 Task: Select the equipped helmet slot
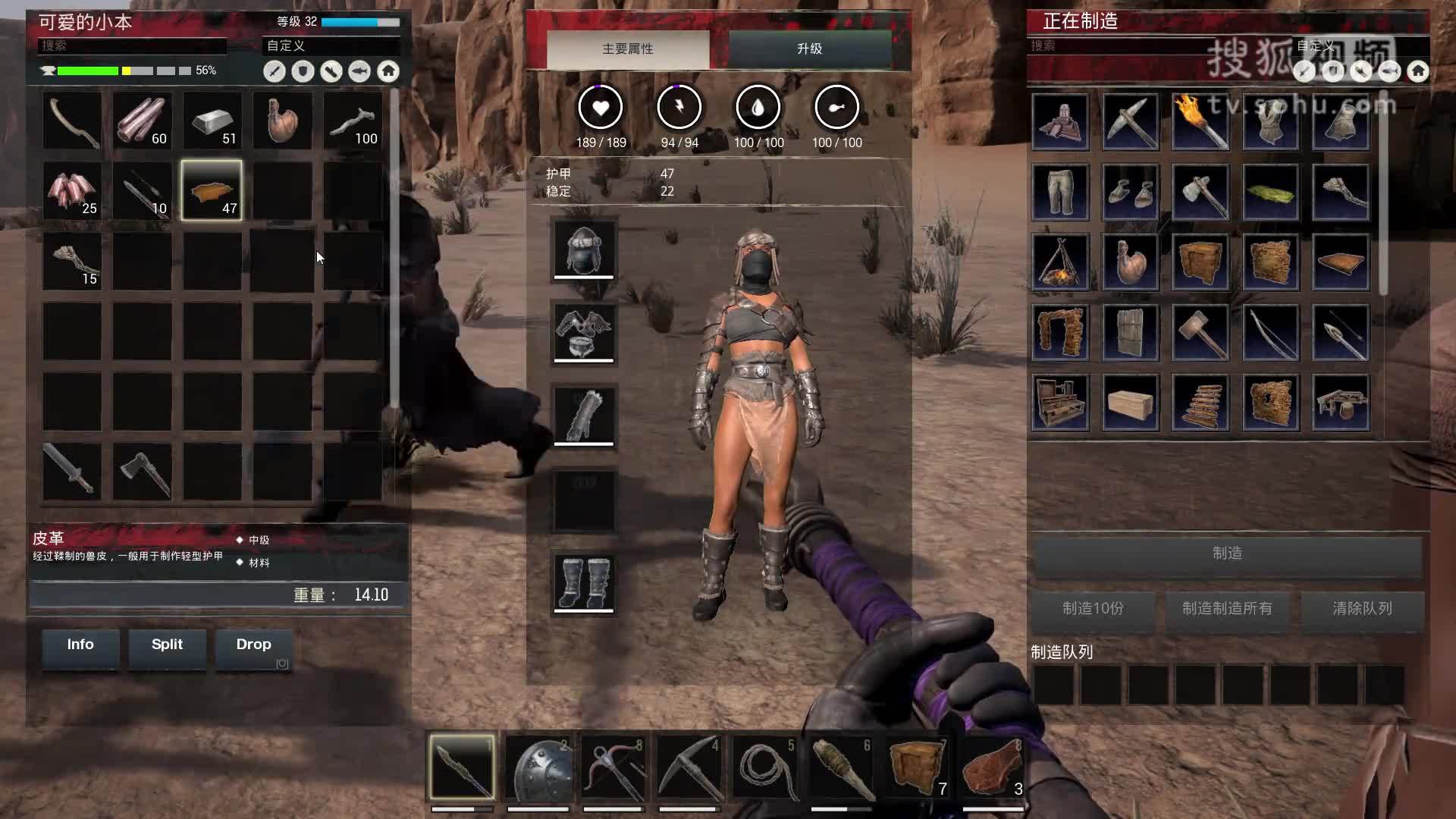point(583,249)
